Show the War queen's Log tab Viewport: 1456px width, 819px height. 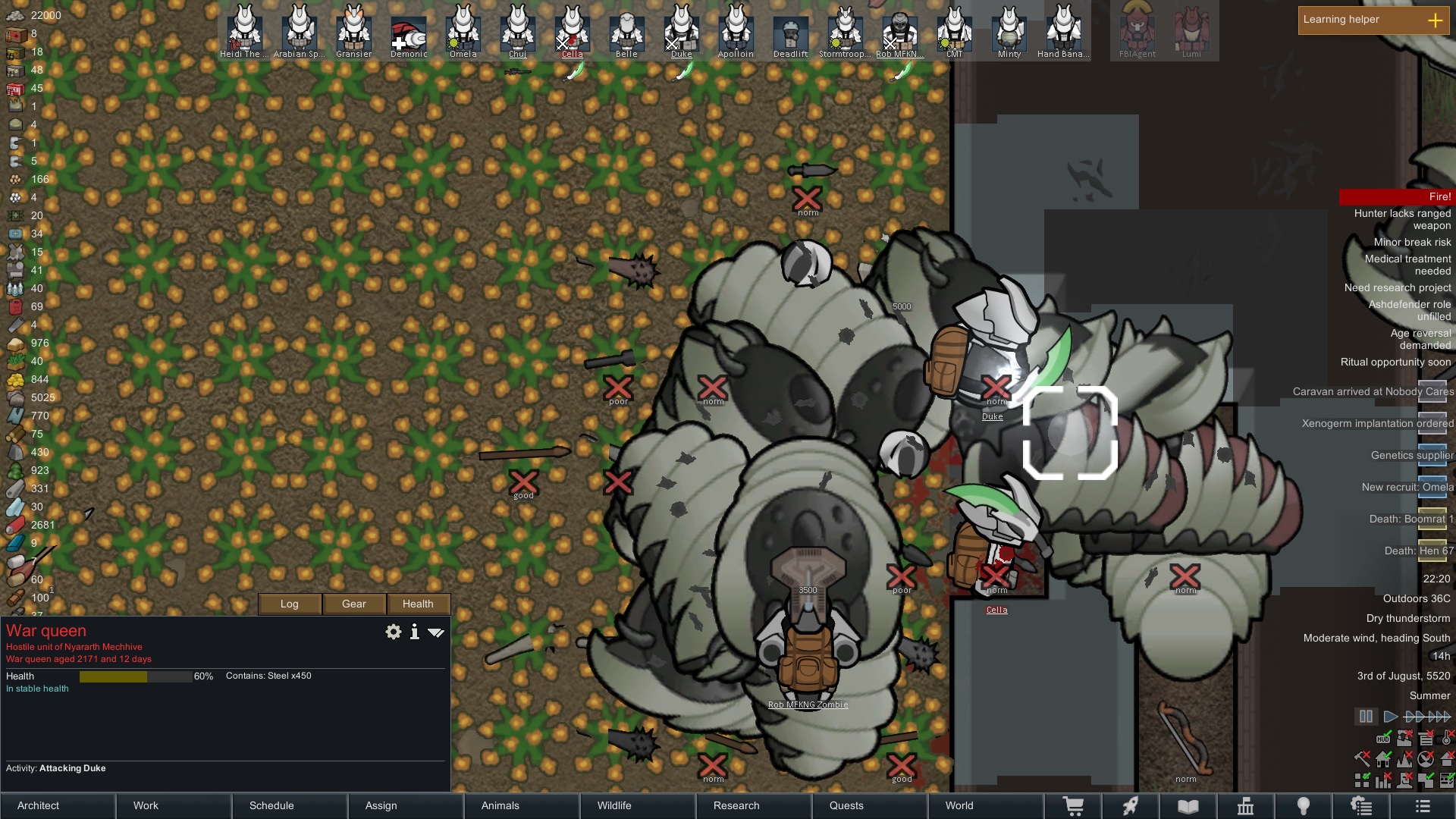pos(290,604)
